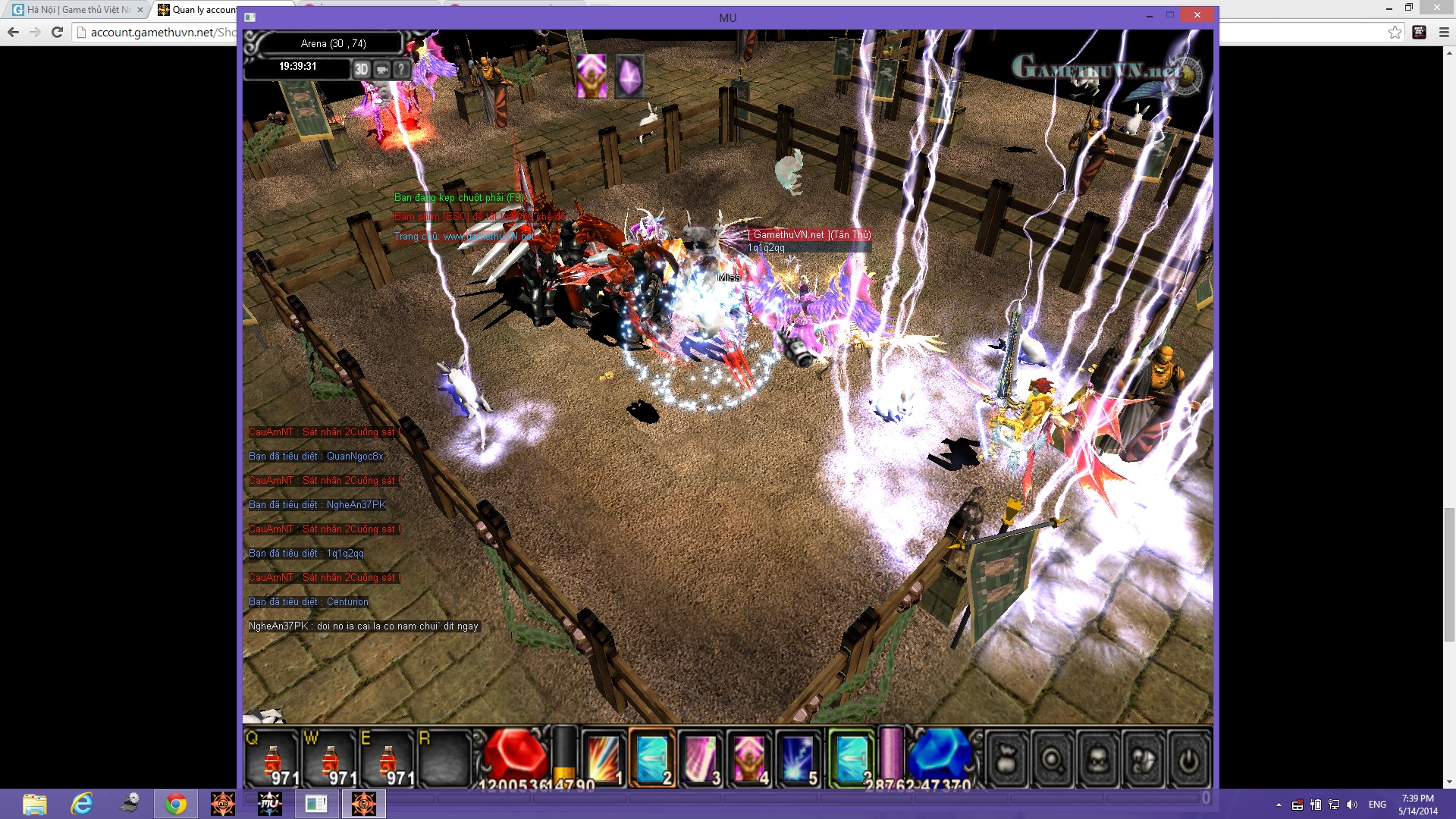Image resolution: width=1456 pixels, height=819 pixels.
Task: Activate the golden figure skill in slot 4
Action: tap(748, 758)
